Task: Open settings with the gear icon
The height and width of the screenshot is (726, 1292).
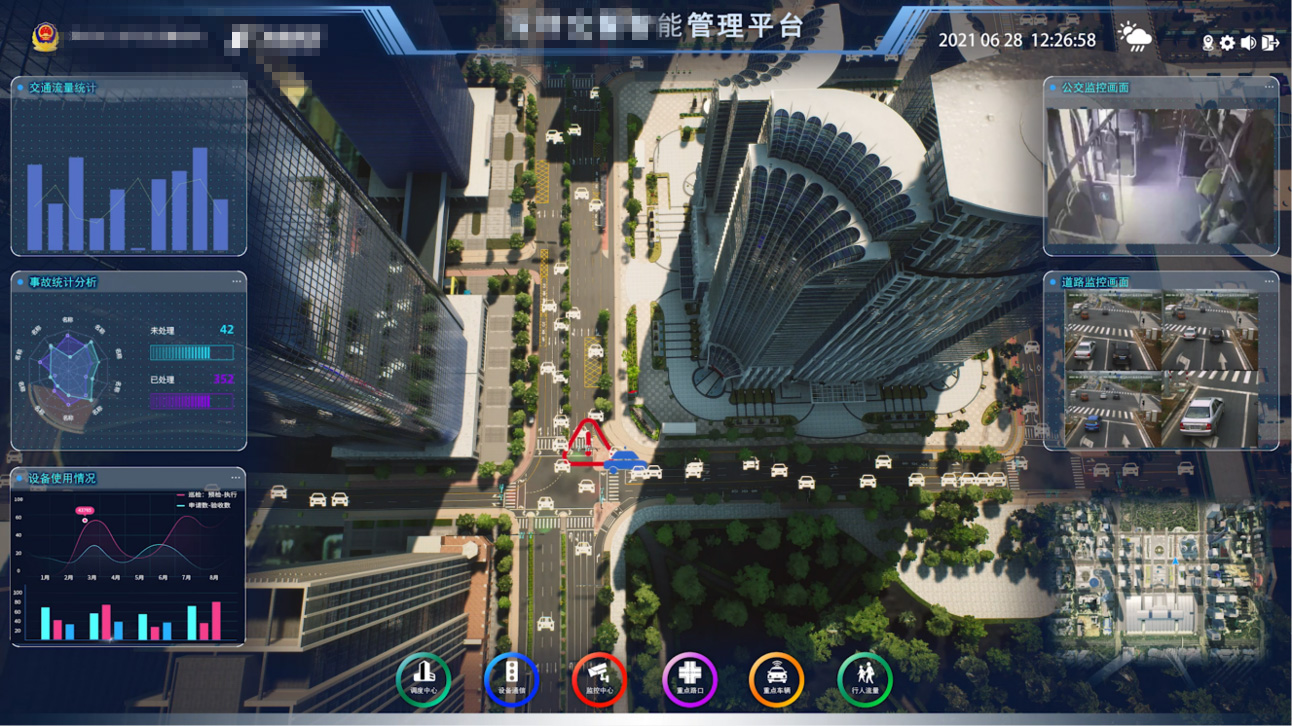Action: (1227, 43)
